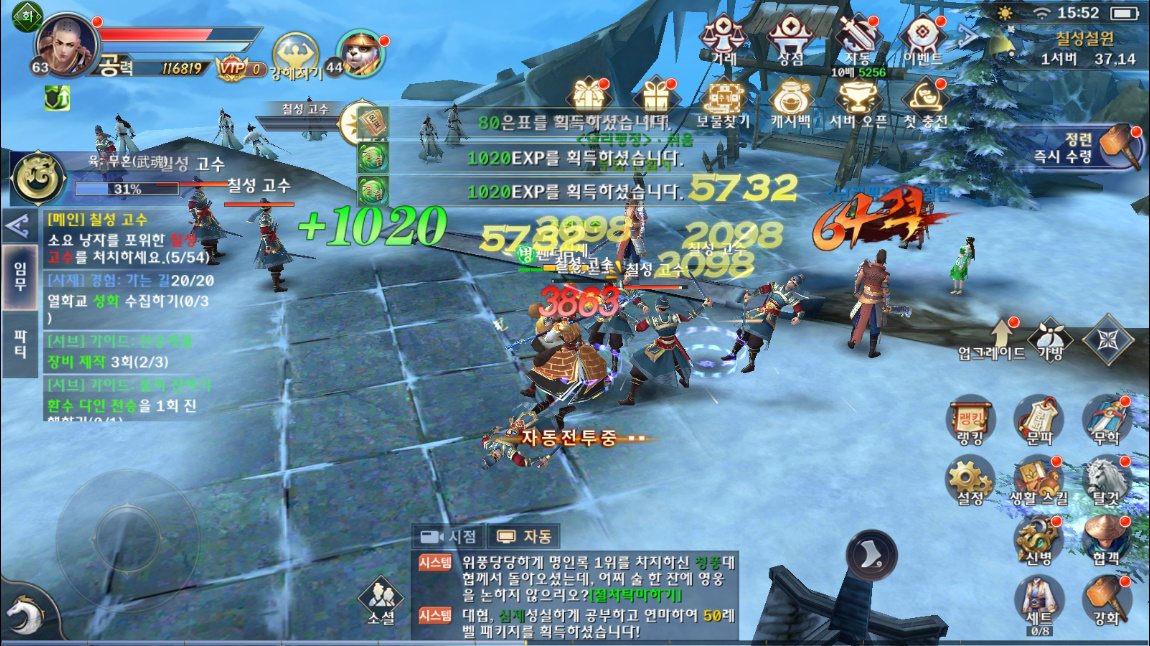
Task: Open the 탈것 mount menu
Action: (1106, 479)
